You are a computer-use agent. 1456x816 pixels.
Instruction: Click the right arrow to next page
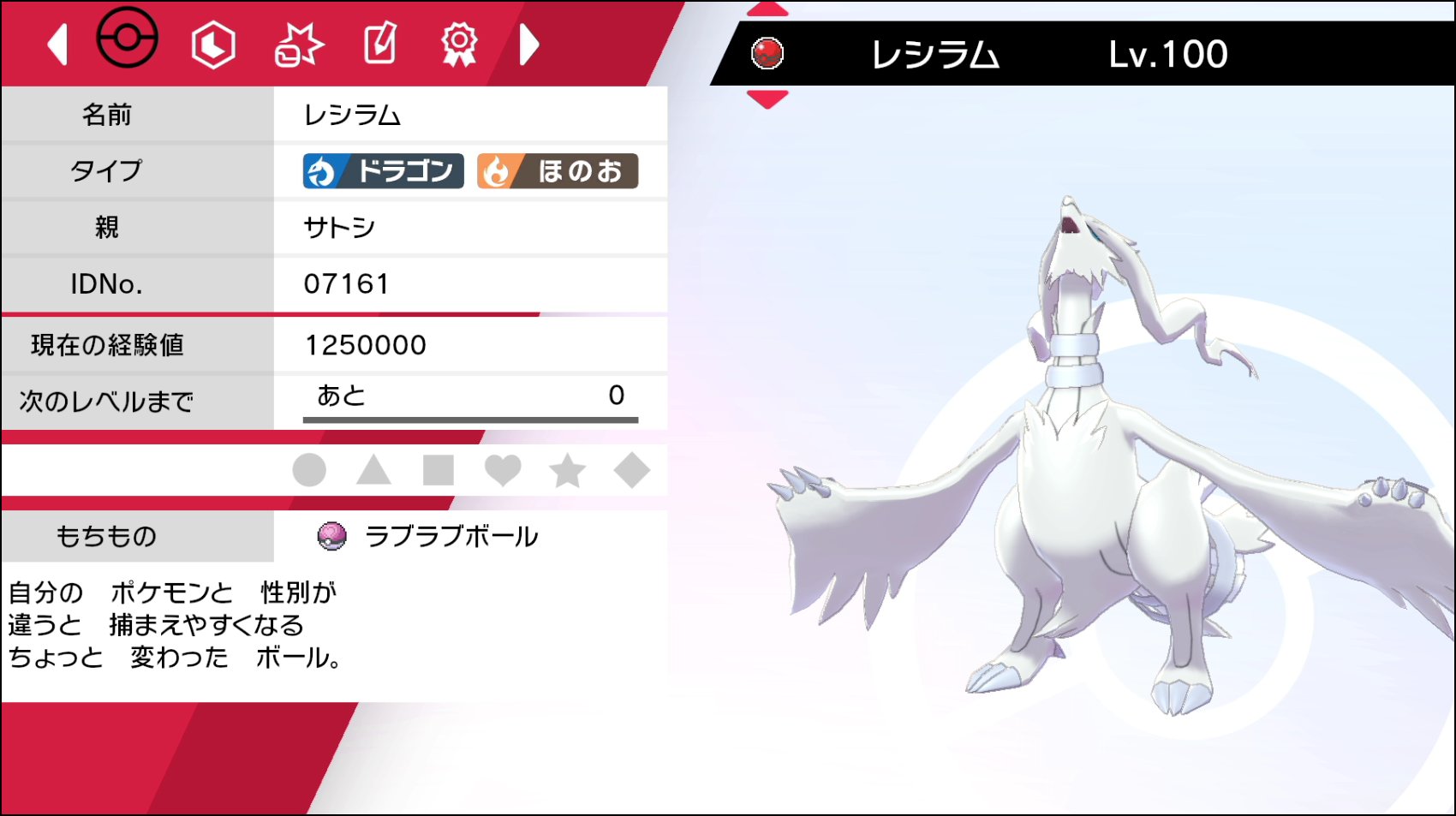(x=529, y=45)
